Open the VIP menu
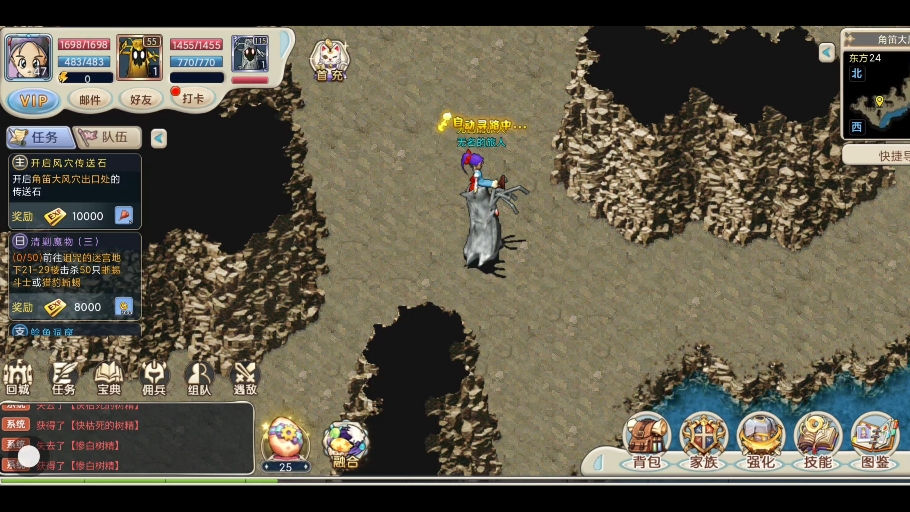This screenshot has width=910, height=512. pyautogui.click(x=33, y=100)
